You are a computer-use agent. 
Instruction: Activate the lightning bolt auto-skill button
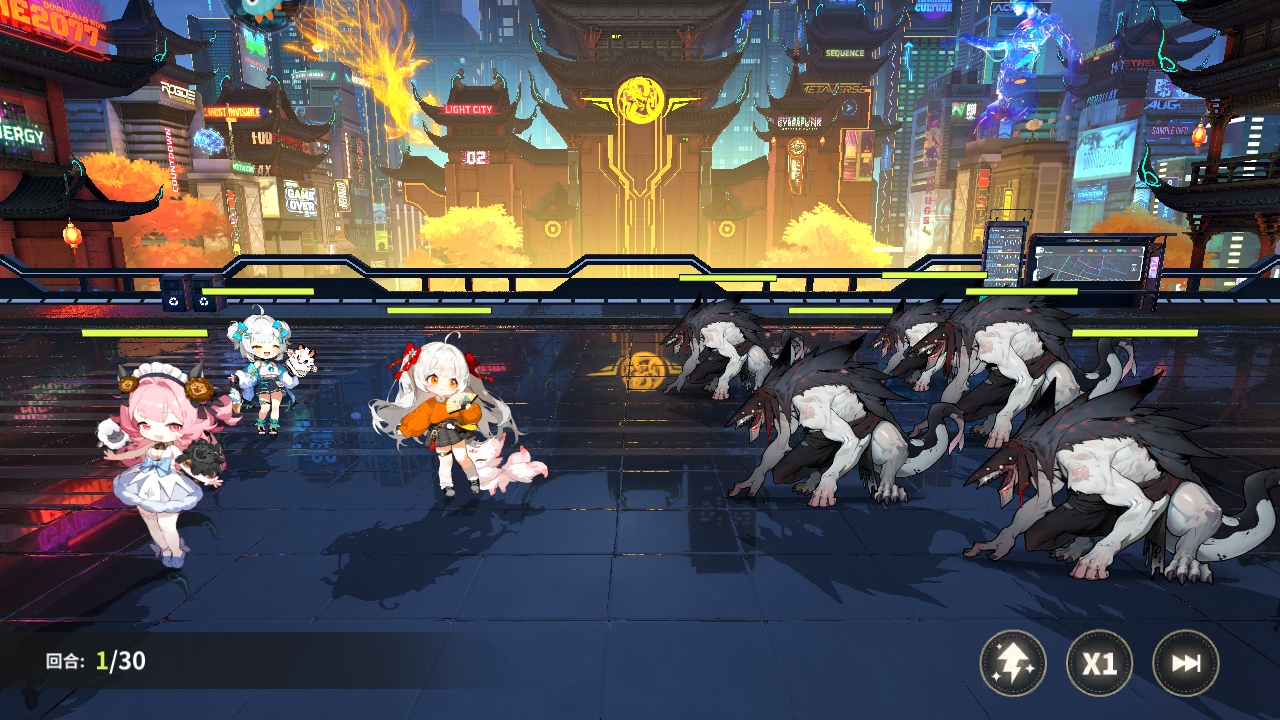click(x=1013, y=663)
